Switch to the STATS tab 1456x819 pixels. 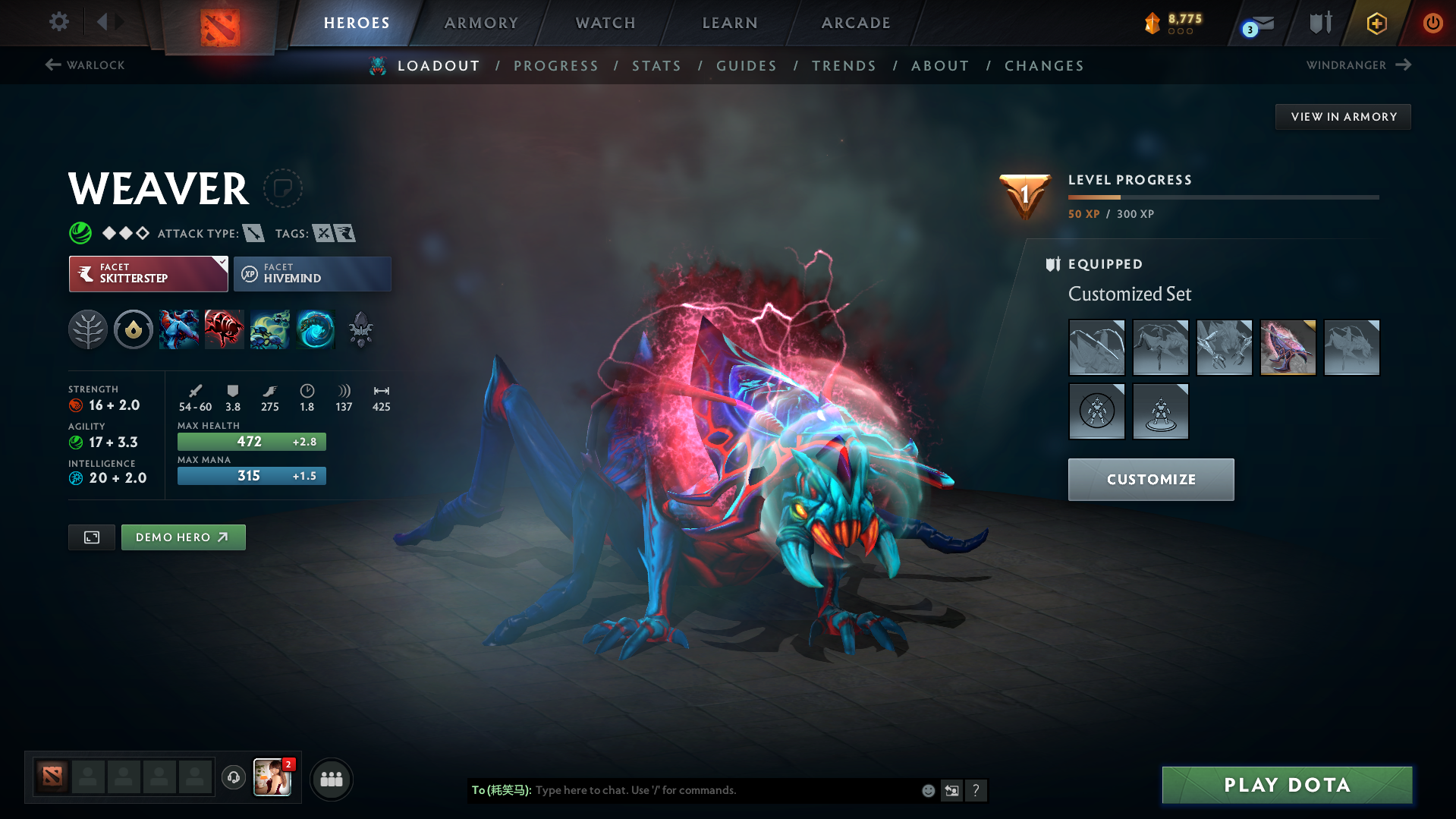click(x=656, y=65)
